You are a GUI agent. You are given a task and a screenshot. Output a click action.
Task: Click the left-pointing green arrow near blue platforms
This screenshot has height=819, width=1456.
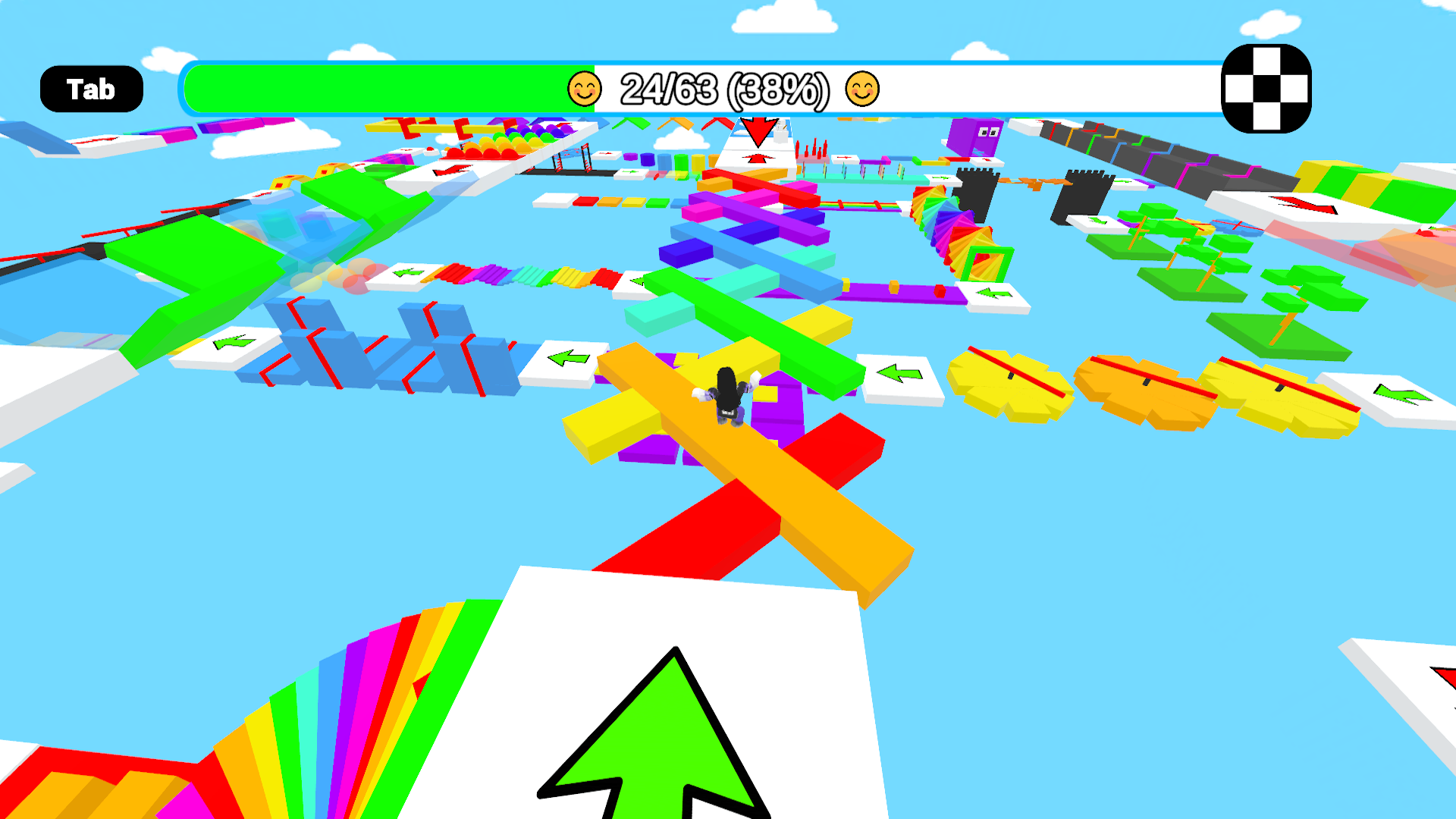pos(570,357)
